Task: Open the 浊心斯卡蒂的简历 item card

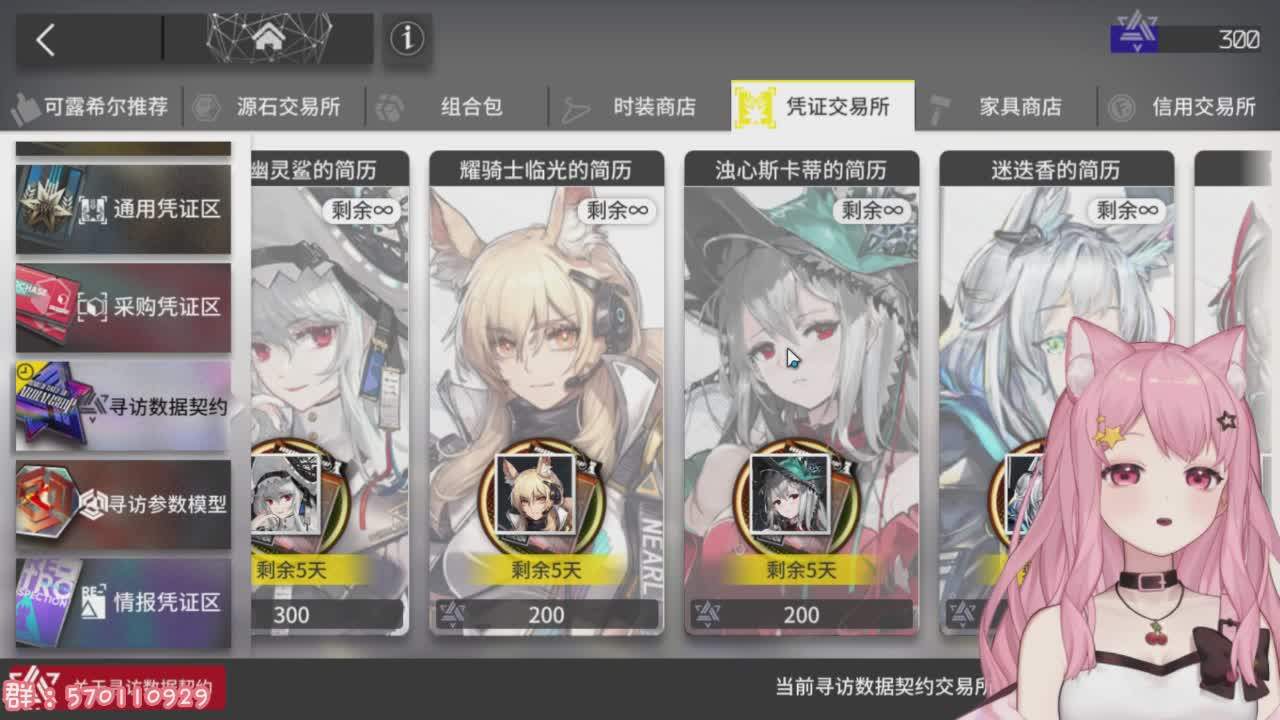Action: point(800,380)
